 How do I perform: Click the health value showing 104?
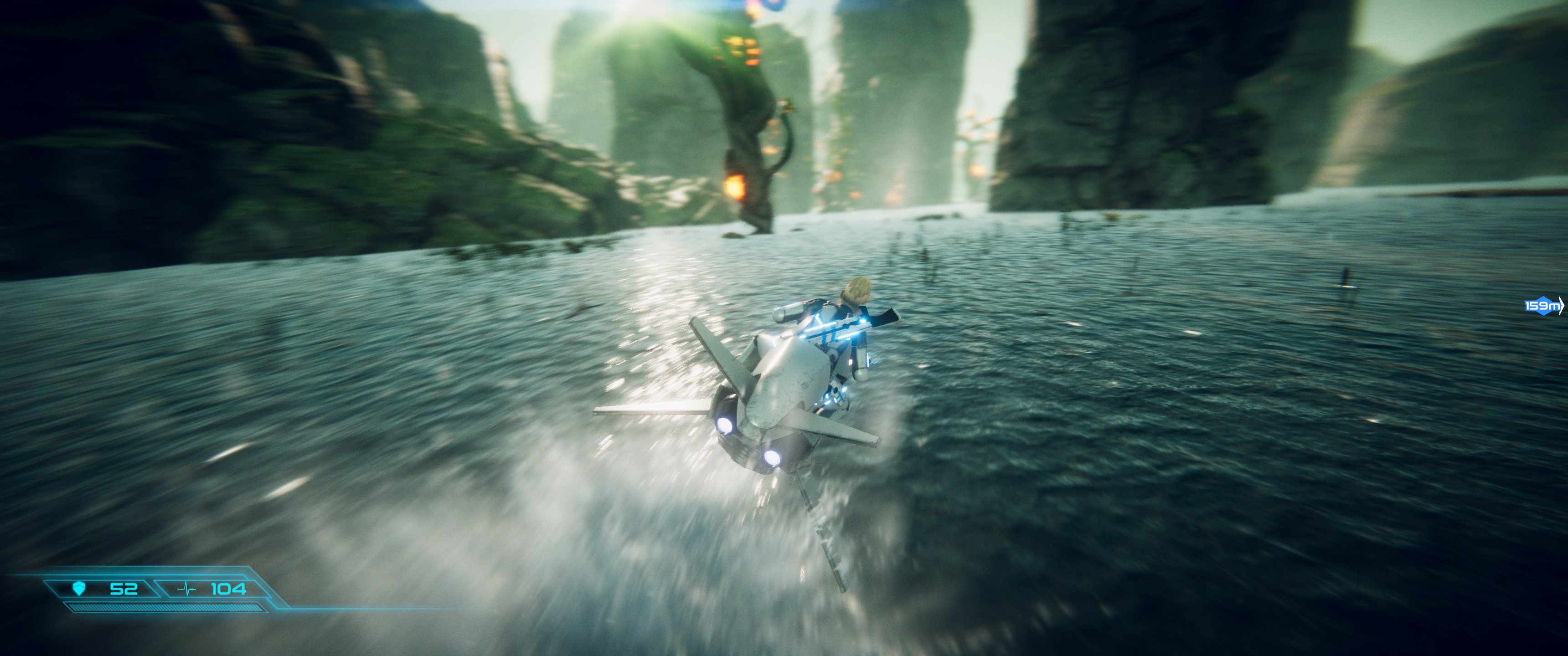pos(229,589)
